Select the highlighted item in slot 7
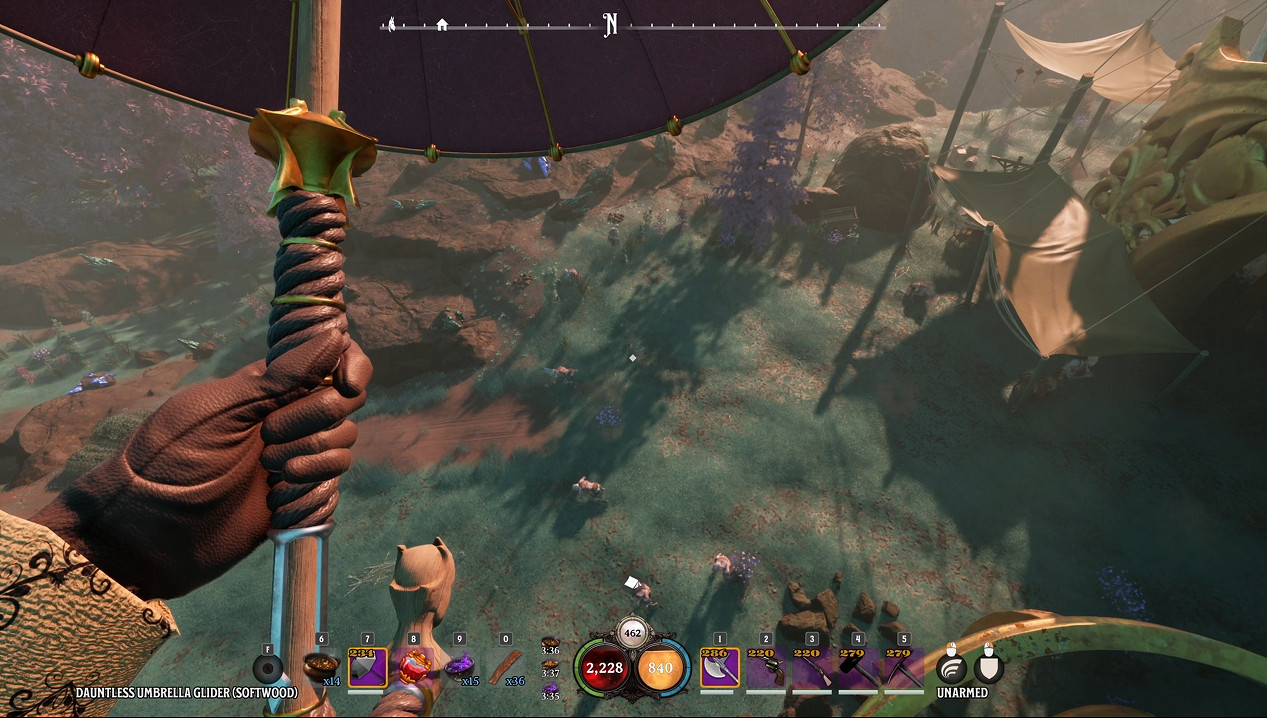This screenshot has width=1267, height=718. 367,667
